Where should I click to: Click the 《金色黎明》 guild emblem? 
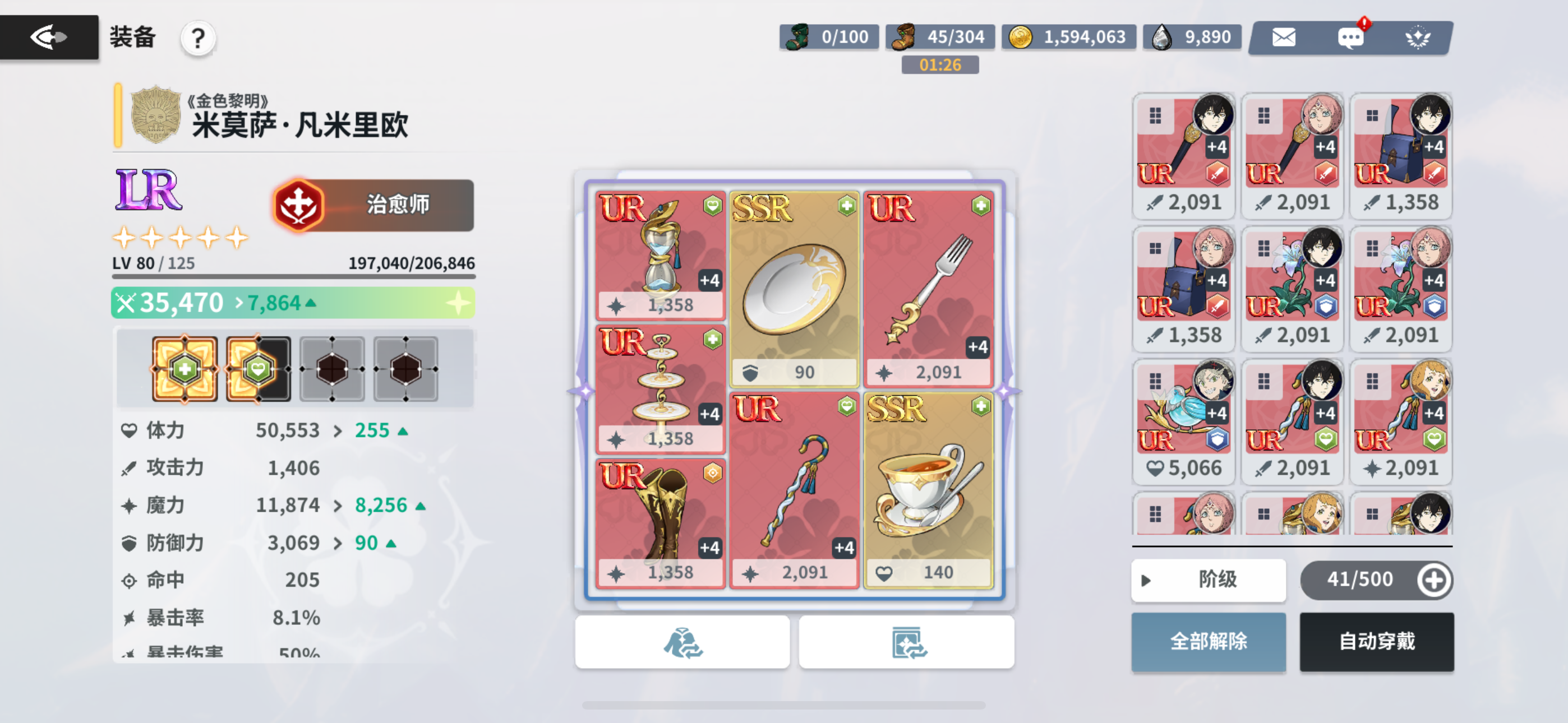pos(155,115)
